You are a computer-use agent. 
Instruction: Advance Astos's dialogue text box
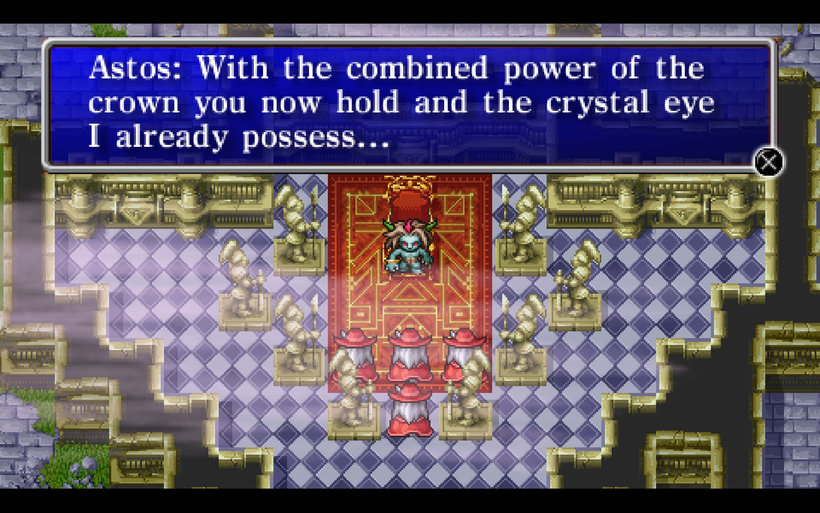tap(408, 105)
